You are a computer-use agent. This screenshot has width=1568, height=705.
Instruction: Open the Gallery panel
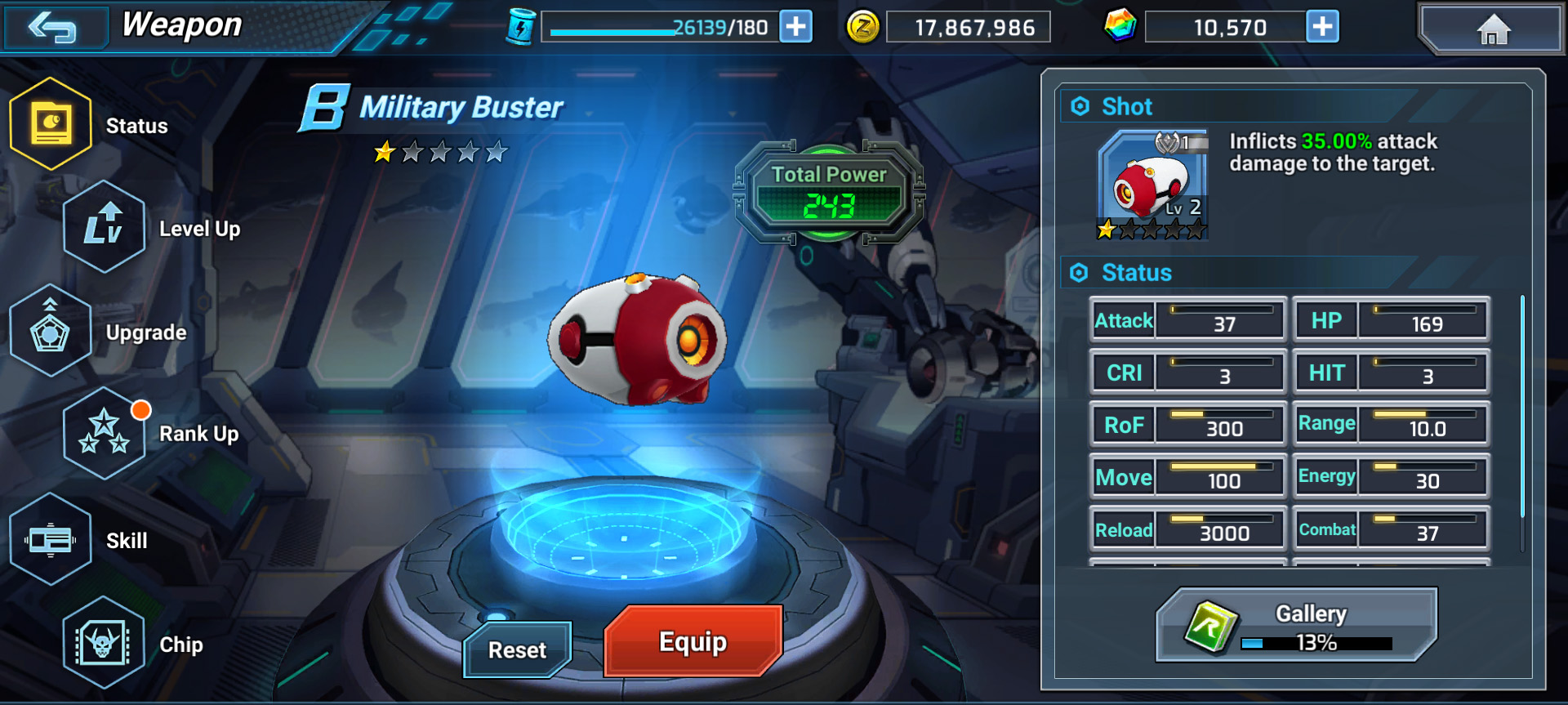(x=1296, y=625)
